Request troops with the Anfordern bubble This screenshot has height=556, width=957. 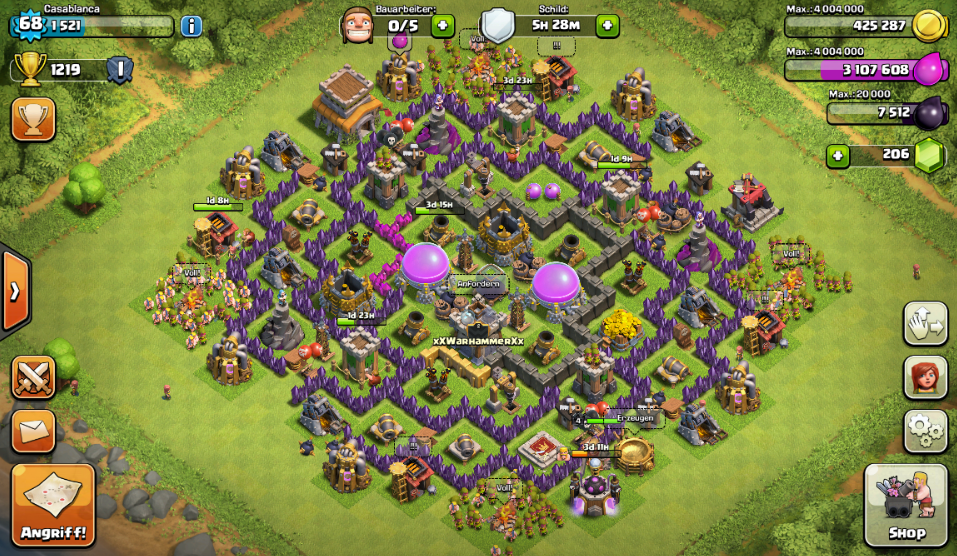[x=478, y=284]
